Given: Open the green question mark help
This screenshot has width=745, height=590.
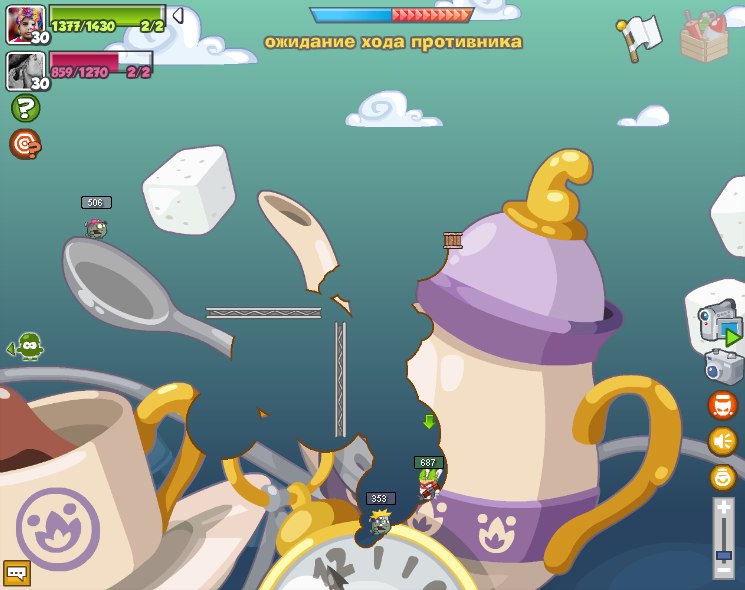Looking at the screenshot, I should pyautogui.click(x=25, y=108).
